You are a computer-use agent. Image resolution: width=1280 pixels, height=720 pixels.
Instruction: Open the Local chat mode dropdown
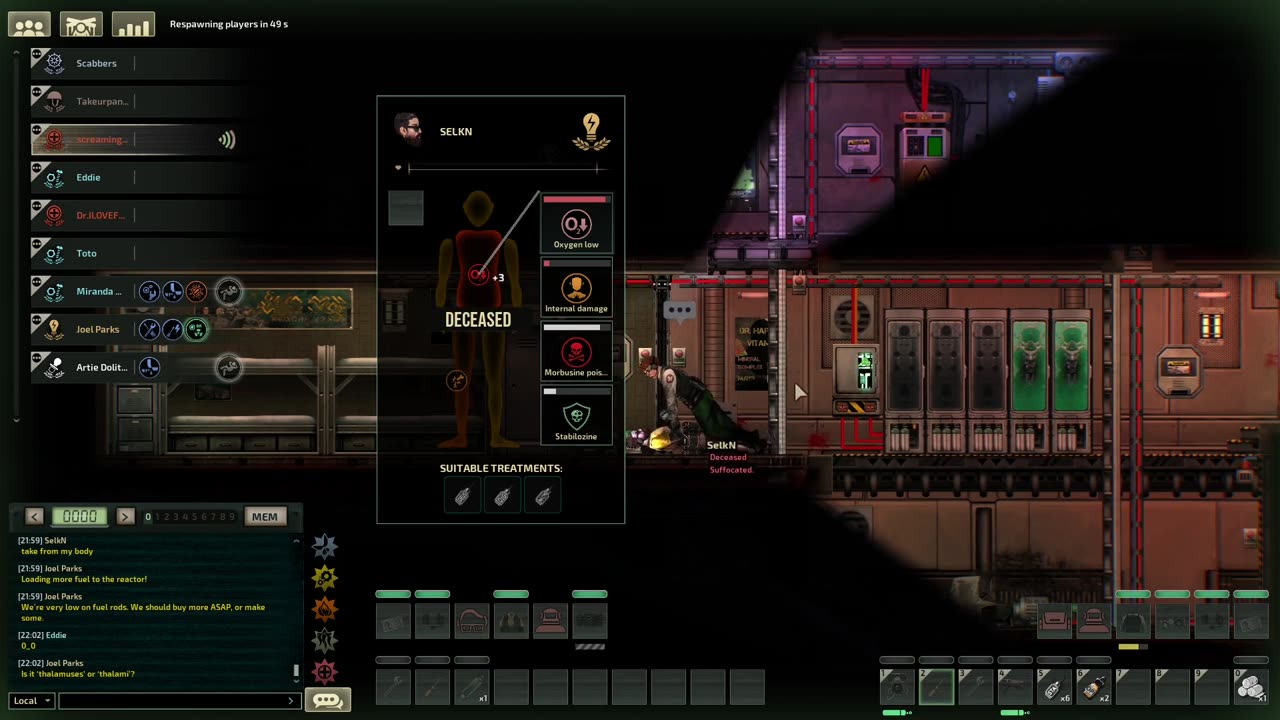click(32, 701)
